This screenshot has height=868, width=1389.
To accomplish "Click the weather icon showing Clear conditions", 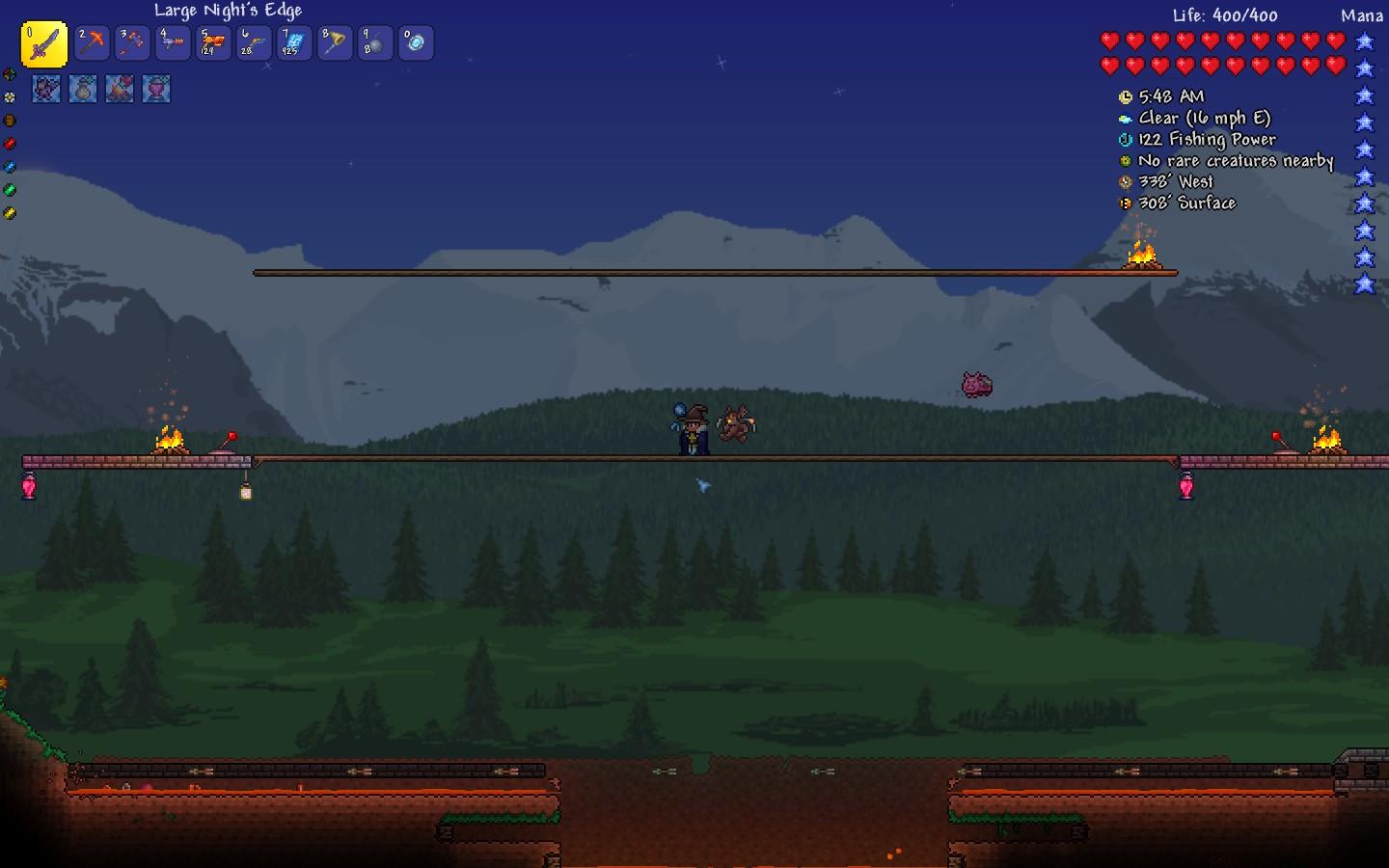I will [x=1125, y=118].
